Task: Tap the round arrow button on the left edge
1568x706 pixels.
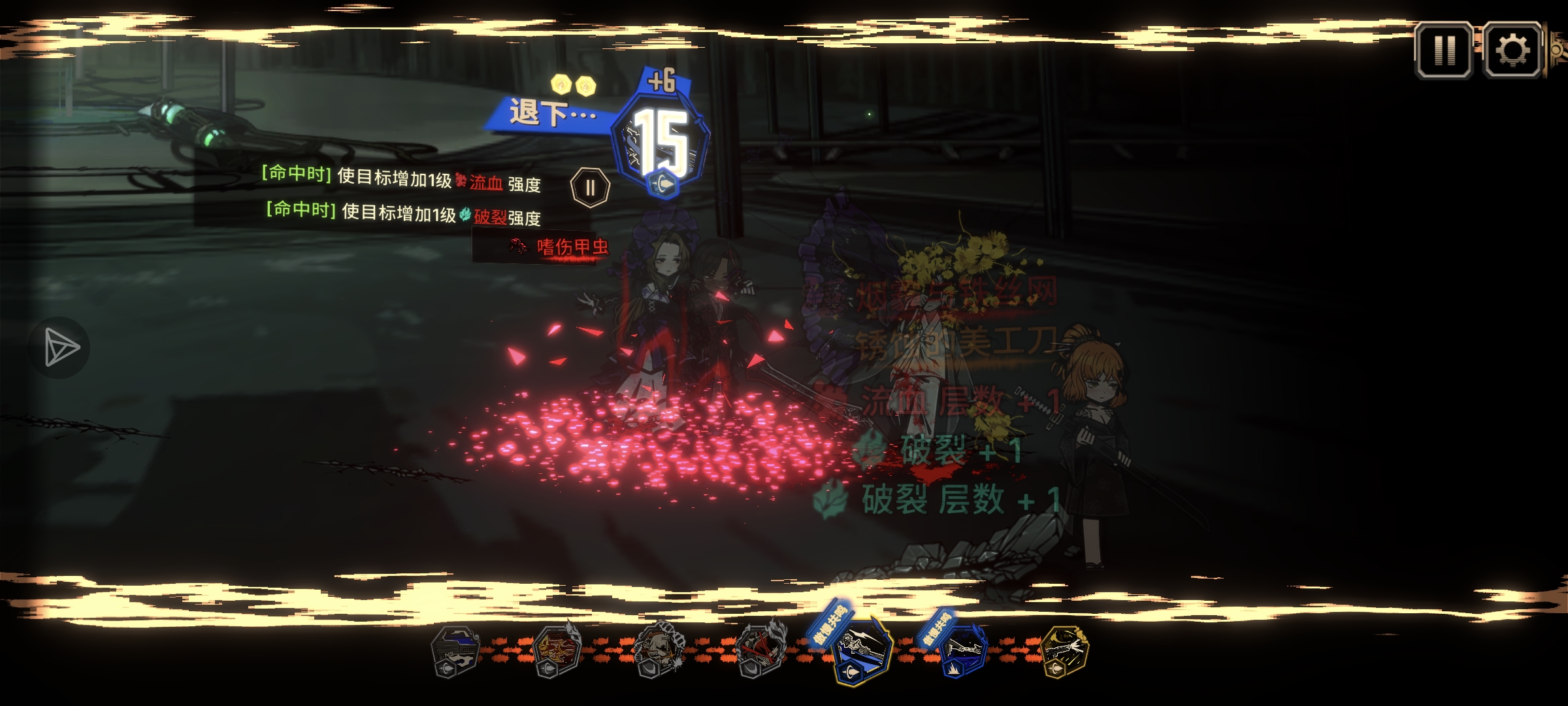Action: point(60,347)
